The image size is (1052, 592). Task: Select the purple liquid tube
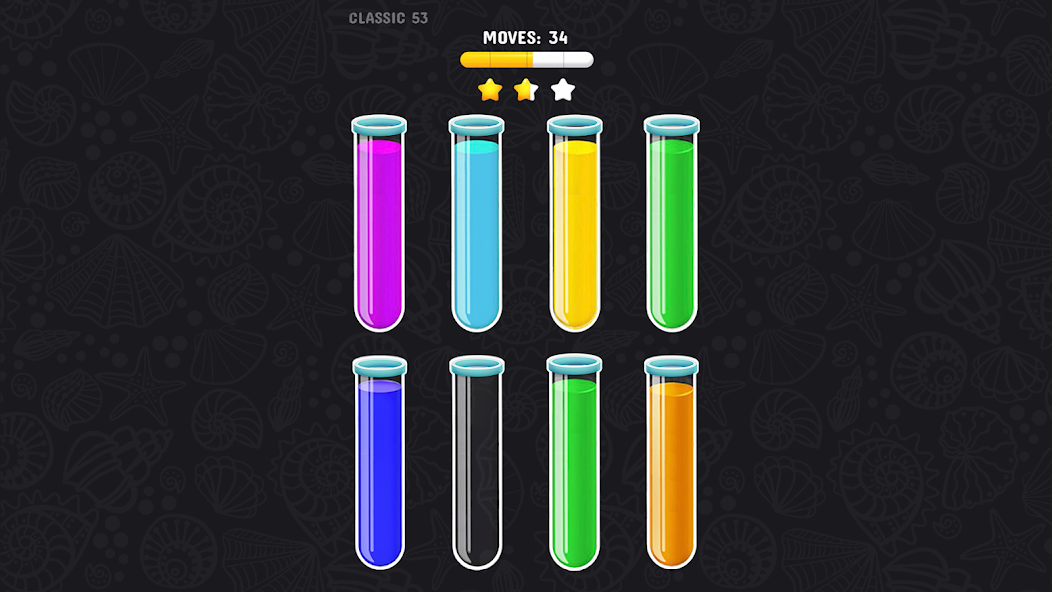click(x=379, y=230)
